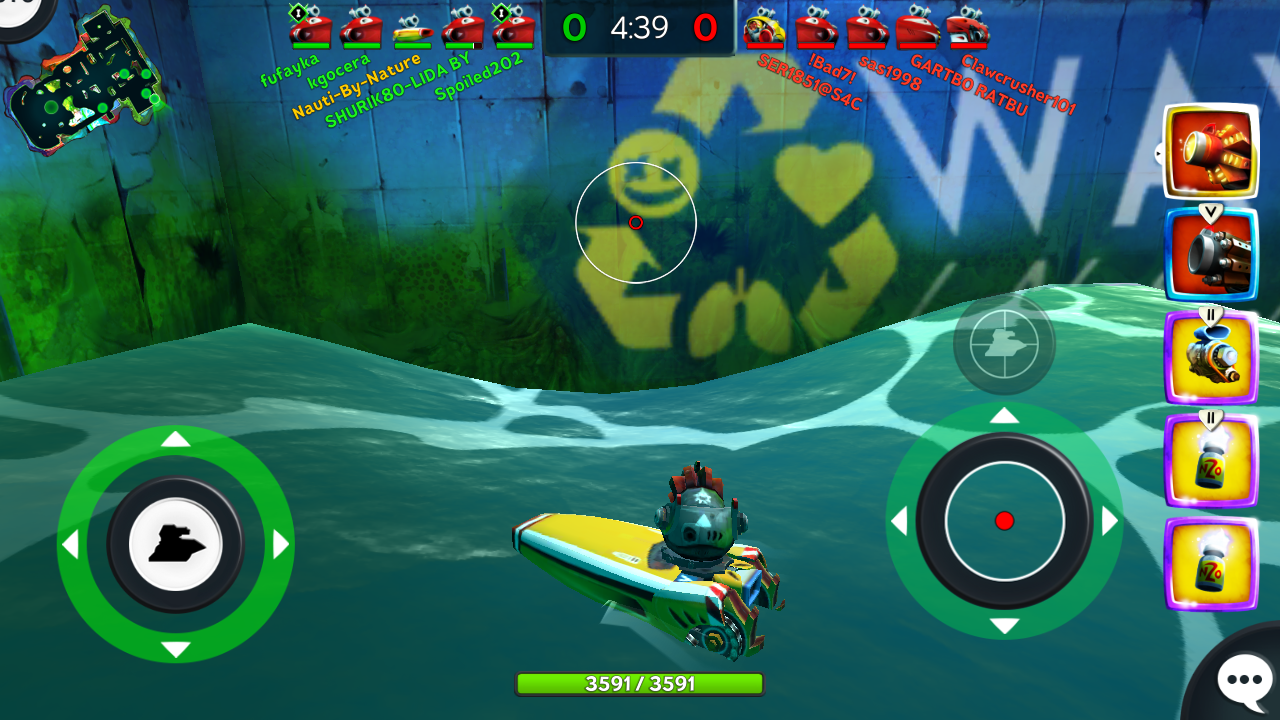Aim left with aiming joystick's left arrow
Screen dimensions: 1280x720
click(x=898, y=521)
